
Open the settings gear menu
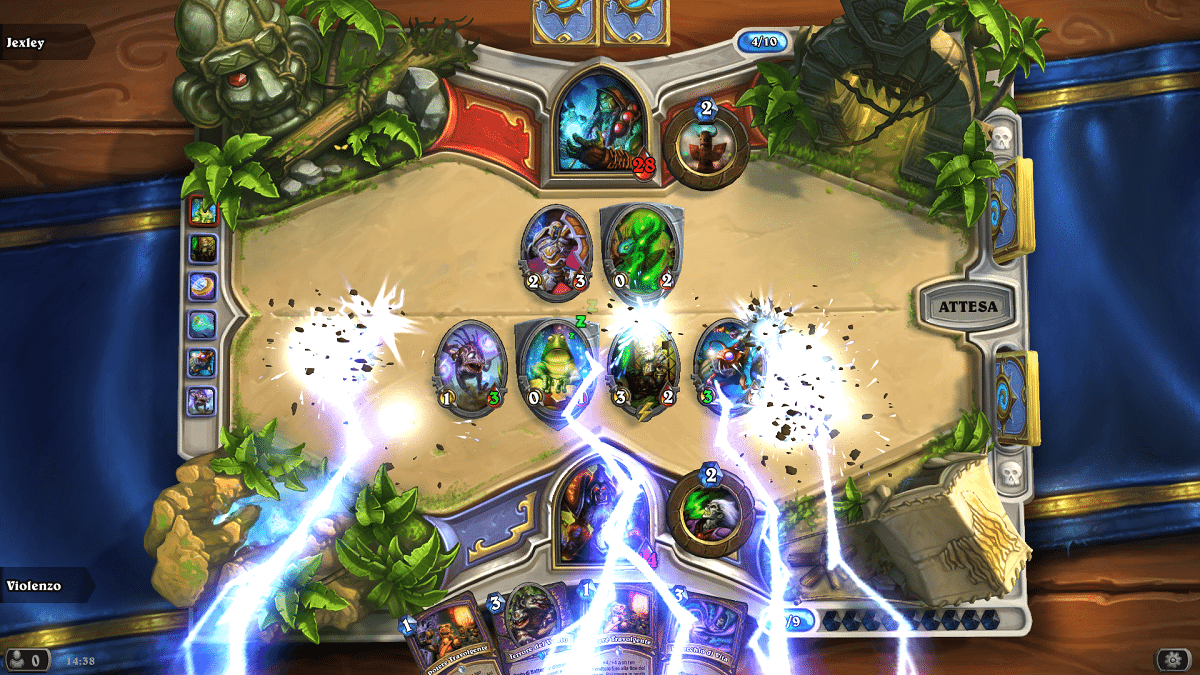pyautogui.click(x=1170, y=659)
